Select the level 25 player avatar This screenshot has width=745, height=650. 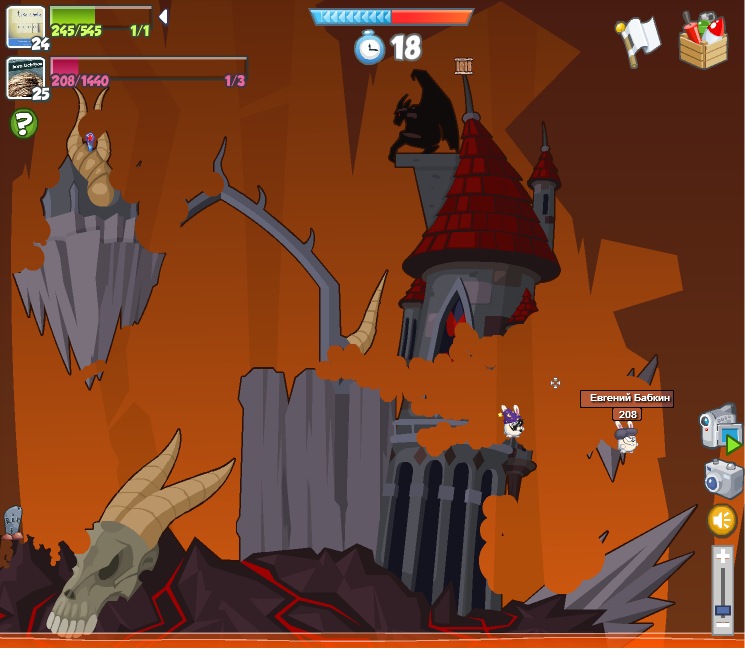25,77
